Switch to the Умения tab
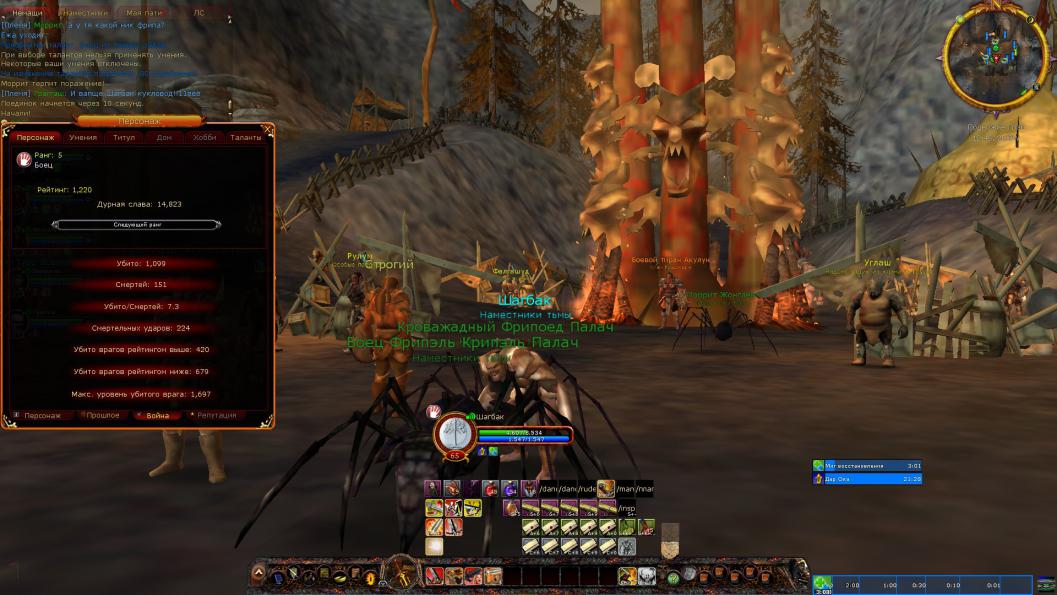1057x595 pixels. 83,137
